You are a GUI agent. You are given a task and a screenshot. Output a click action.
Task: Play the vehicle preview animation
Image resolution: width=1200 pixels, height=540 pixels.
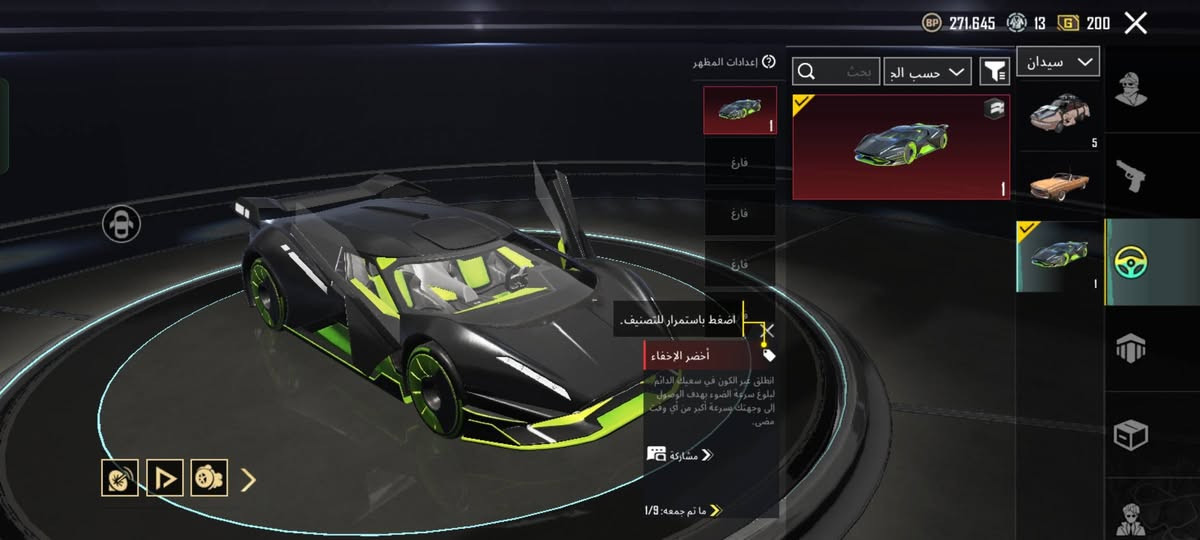(164, 478)
